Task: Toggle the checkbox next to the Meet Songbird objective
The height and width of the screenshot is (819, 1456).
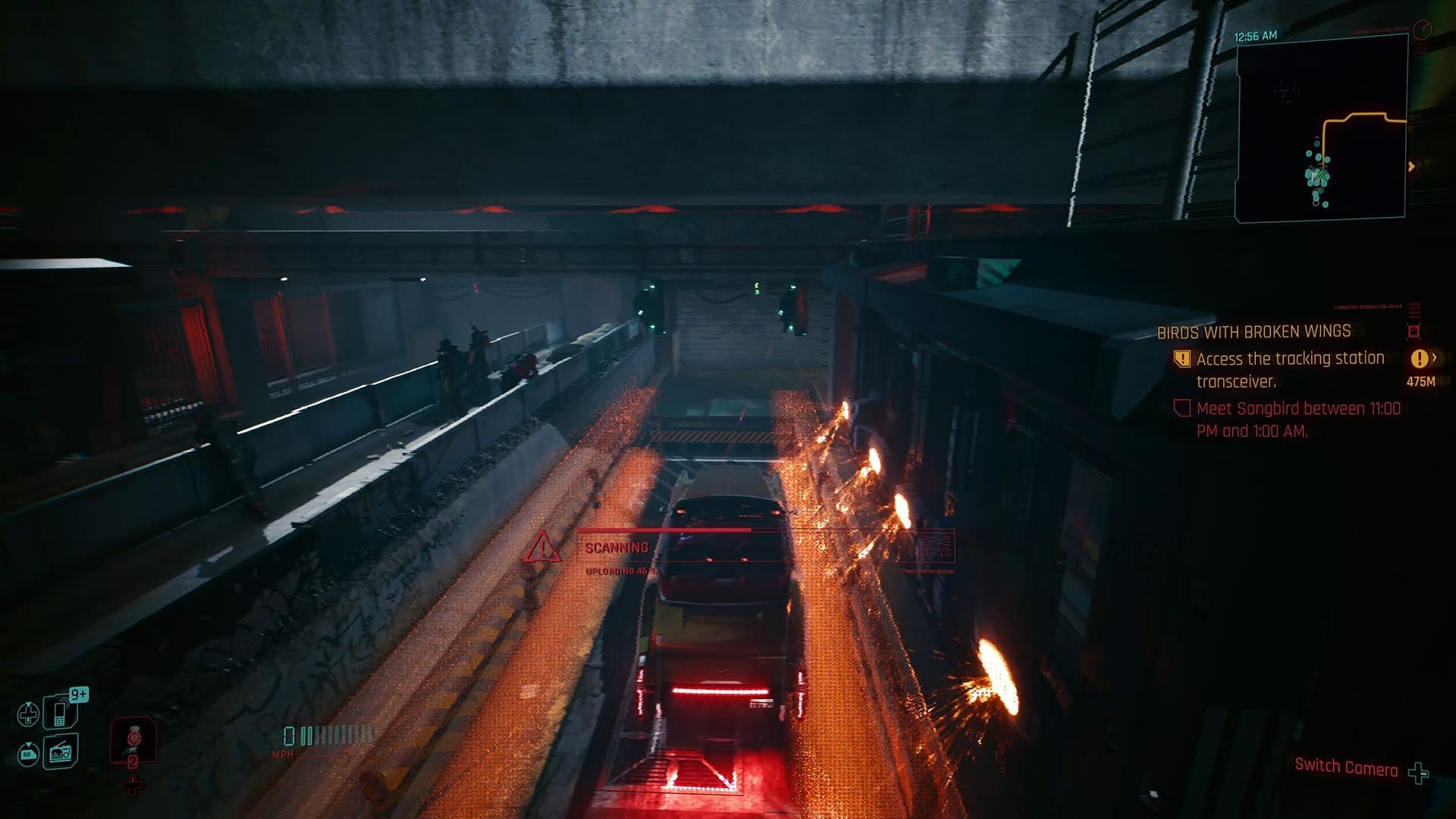Action: [1183, 409]
